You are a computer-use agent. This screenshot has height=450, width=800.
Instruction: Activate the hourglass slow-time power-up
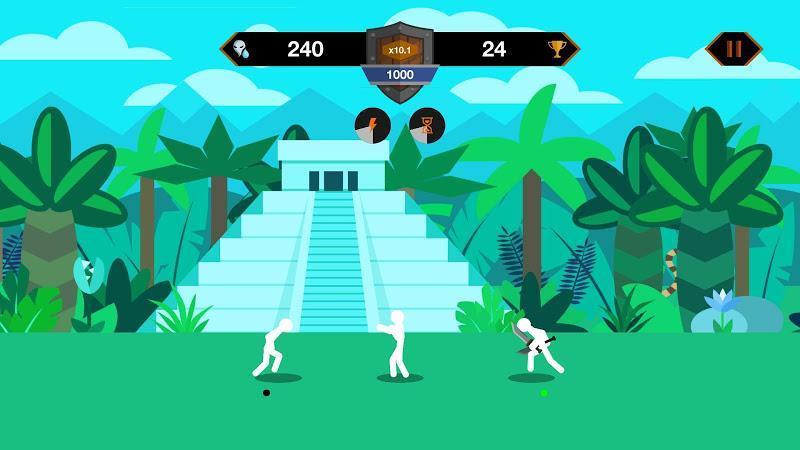pos(427,126)
